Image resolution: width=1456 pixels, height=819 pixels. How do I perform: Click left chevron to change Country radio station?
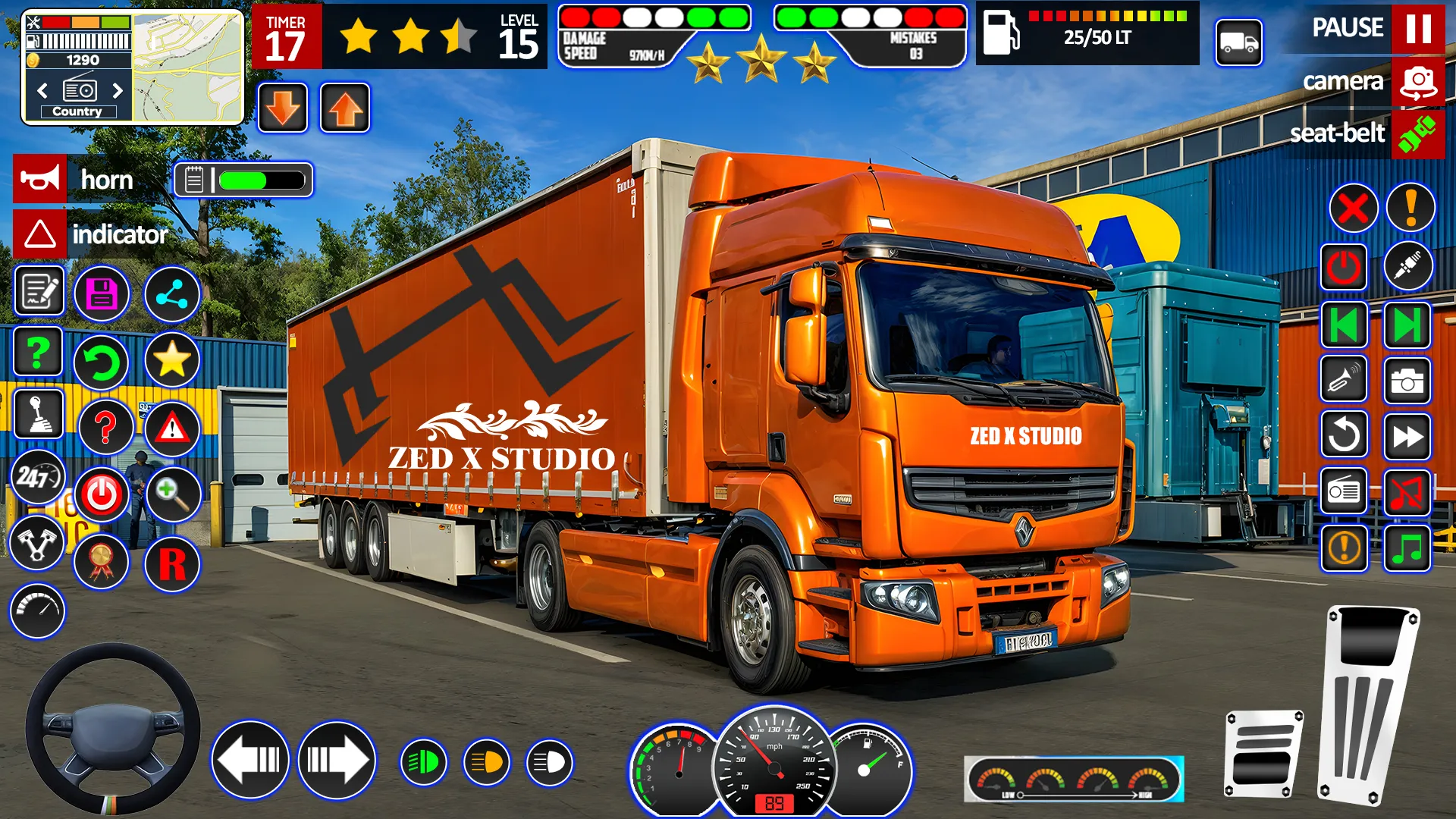click(x=42, y=90)
